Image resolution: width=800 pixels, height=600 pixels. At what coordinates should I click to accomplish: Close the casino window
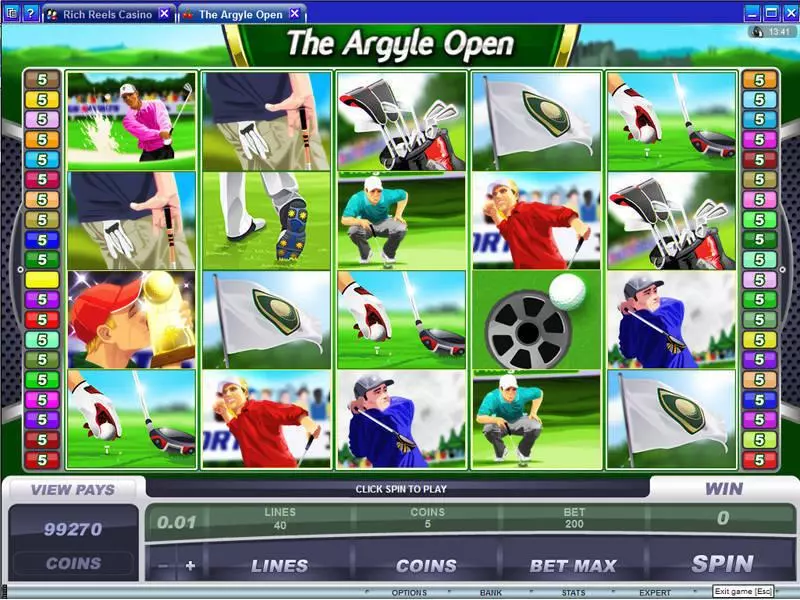point(789,13)
